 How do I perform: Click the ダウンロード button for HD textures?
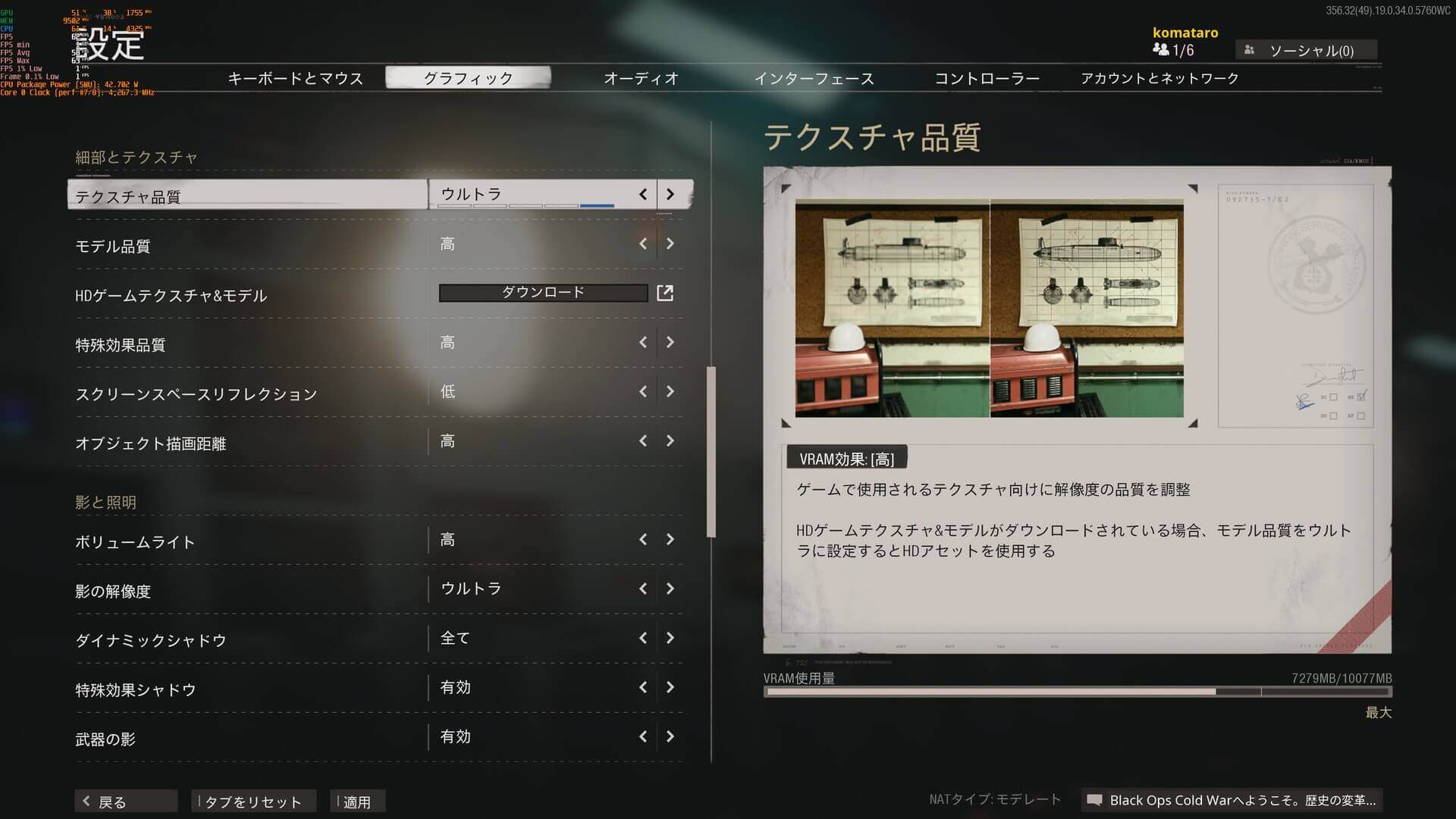(x=544, y=293)
